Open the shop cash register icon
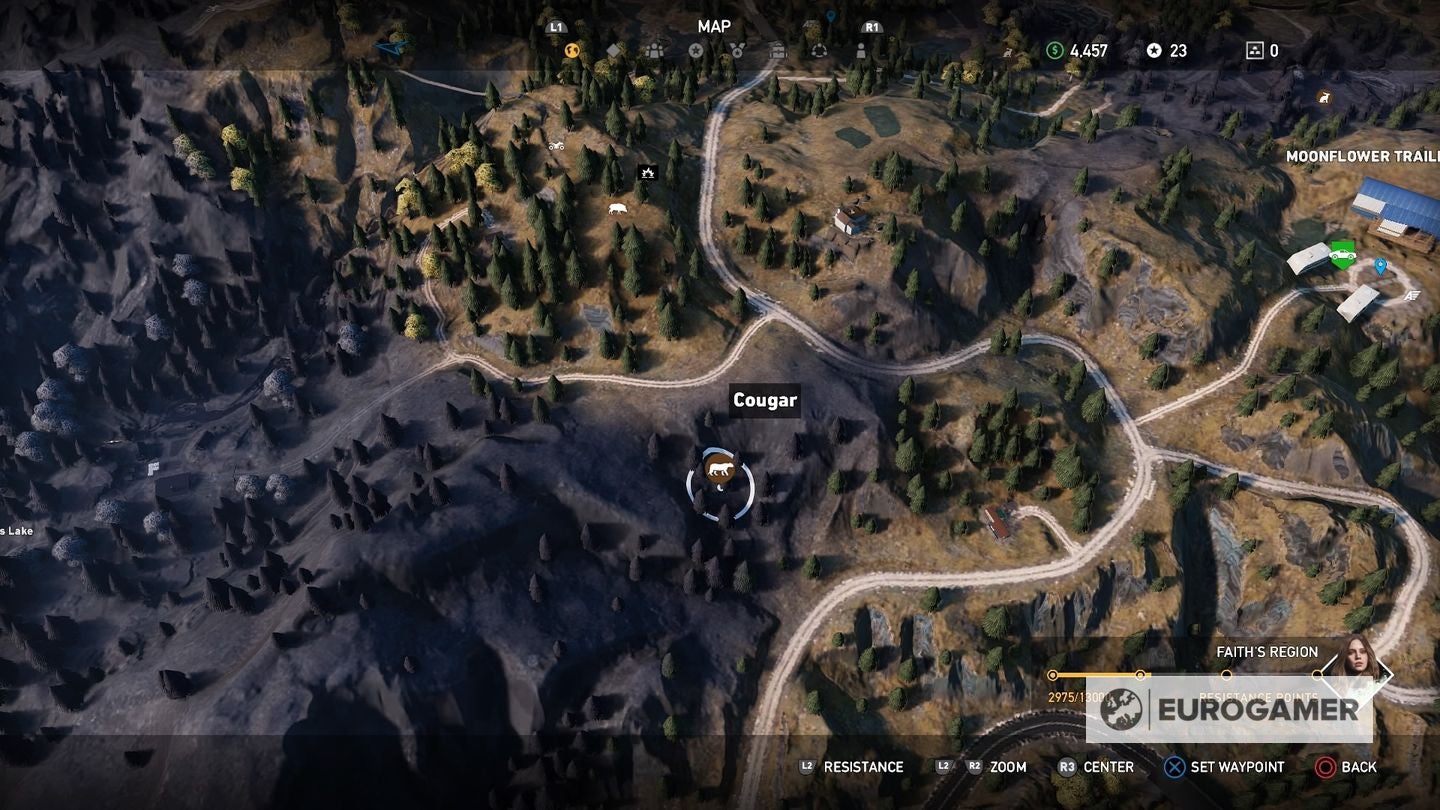 click(x=777, y=49)
